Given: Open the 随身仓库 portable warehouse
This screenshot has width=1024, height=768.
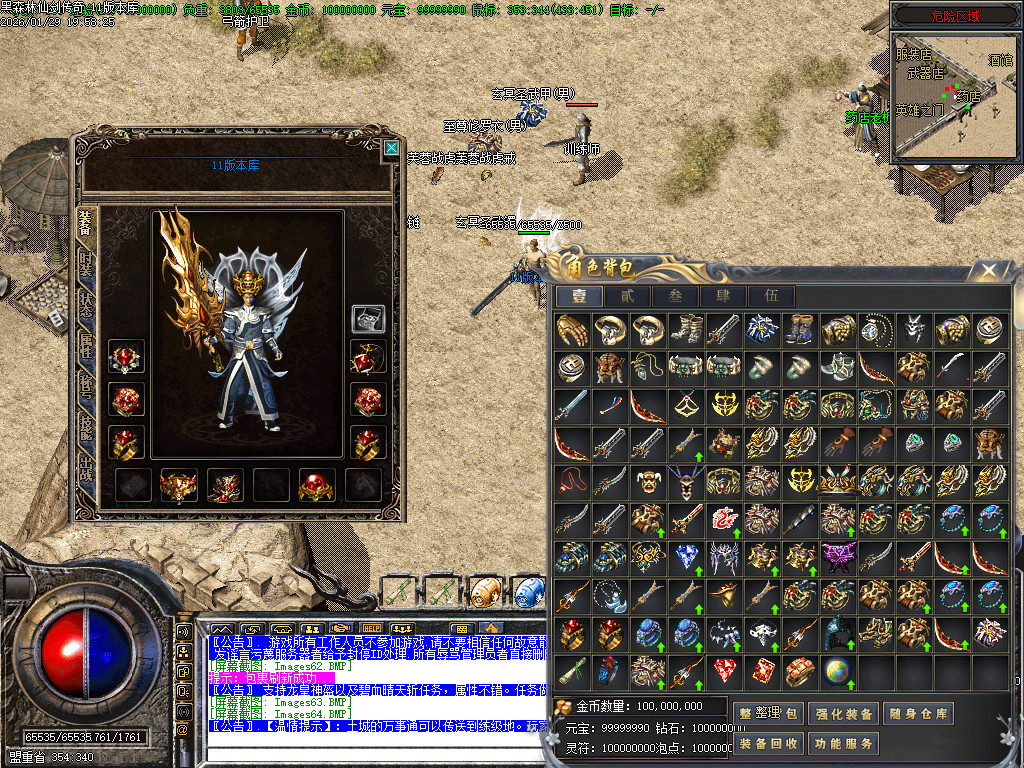Looking at the screenshot, I should (x=919, y=714).
